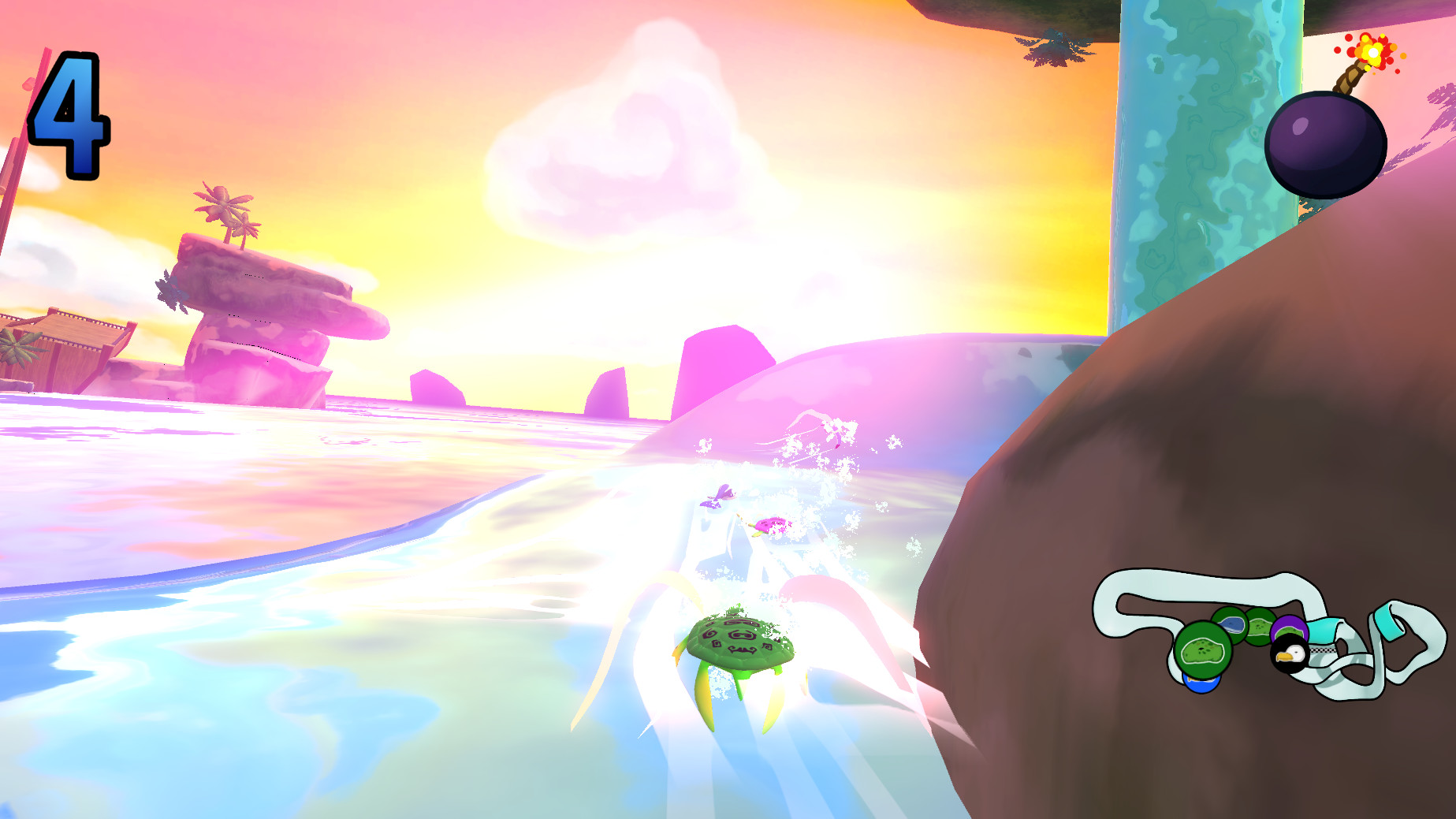The width and height of the screenshot is (1456, 819).
Task: Click the countdown number 4
Action: tap(69, 115)
